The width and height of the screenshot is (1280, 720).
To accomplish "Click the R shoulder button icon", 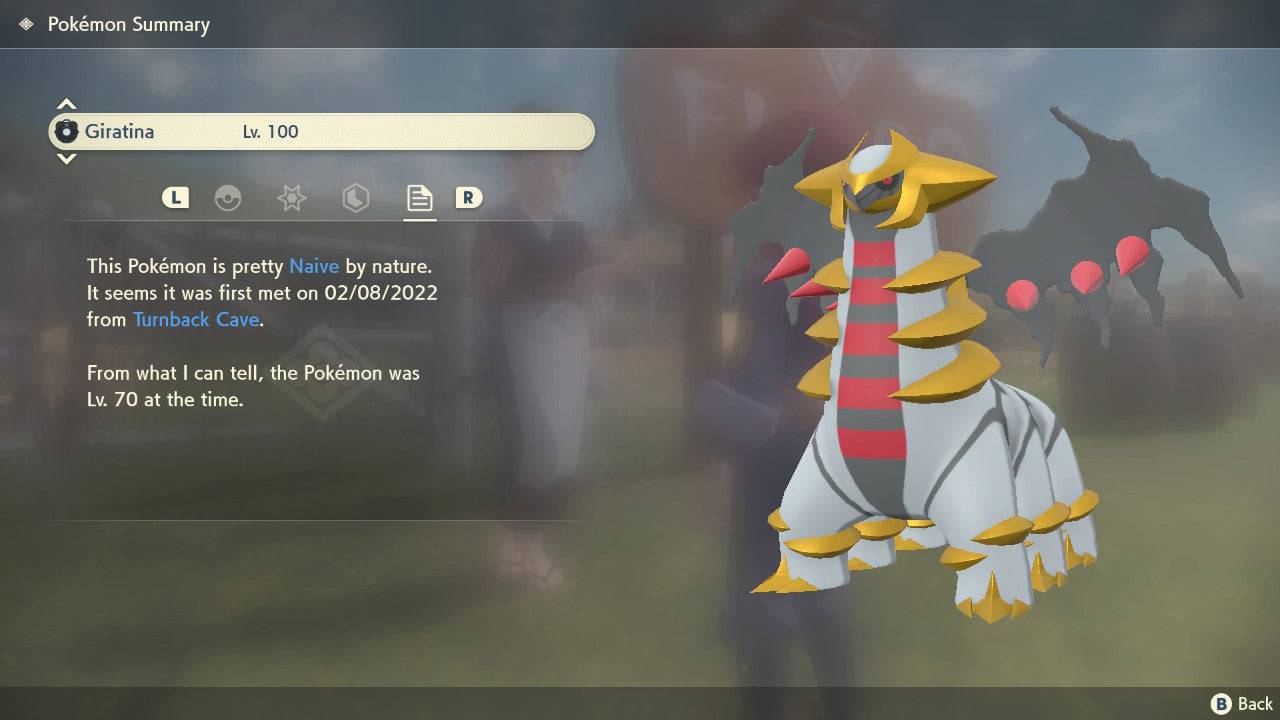I will coord(470,198).
